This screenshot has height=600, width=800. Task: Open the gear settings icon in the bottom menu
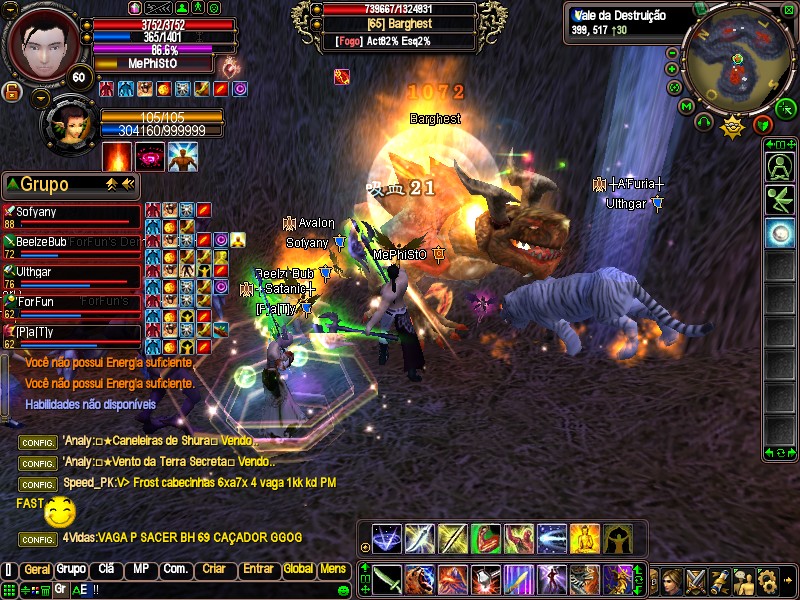tap(768, 579)
